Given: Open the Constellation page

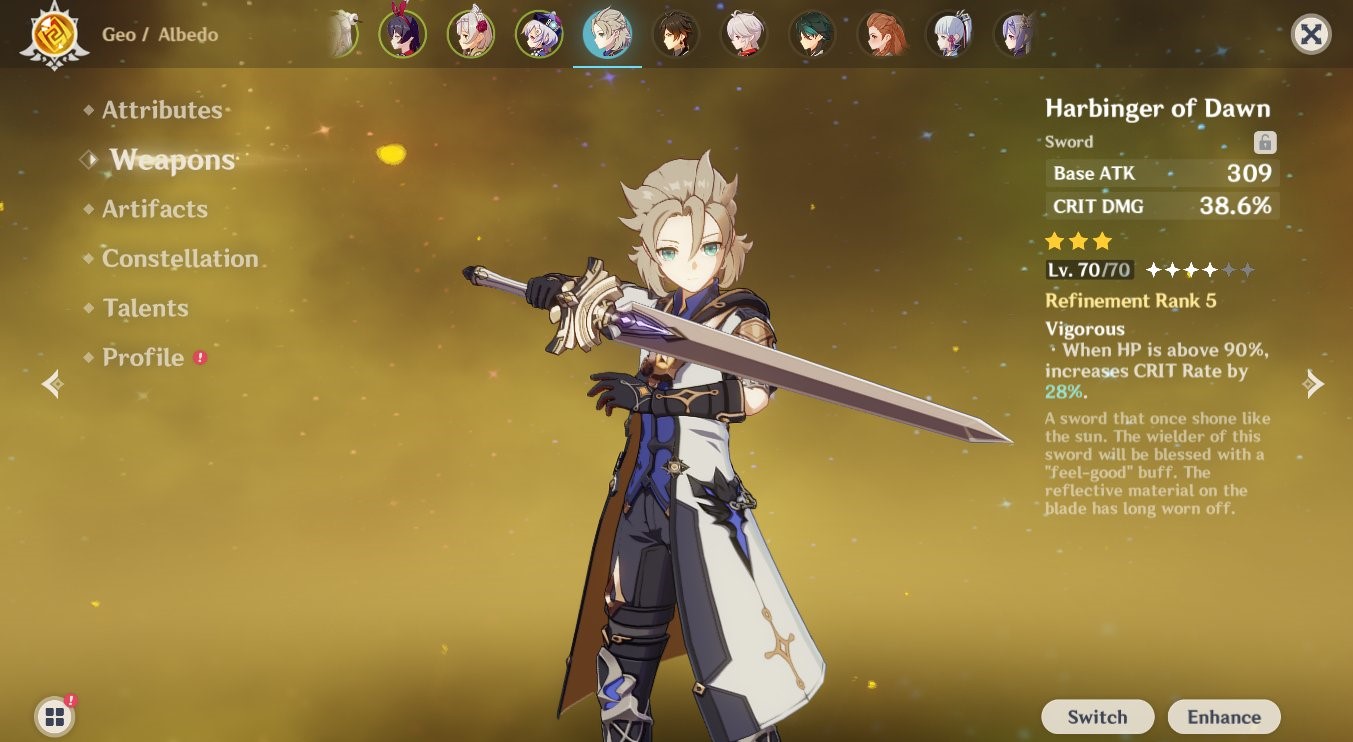Looking at the screenshot, I should [180, 259].
